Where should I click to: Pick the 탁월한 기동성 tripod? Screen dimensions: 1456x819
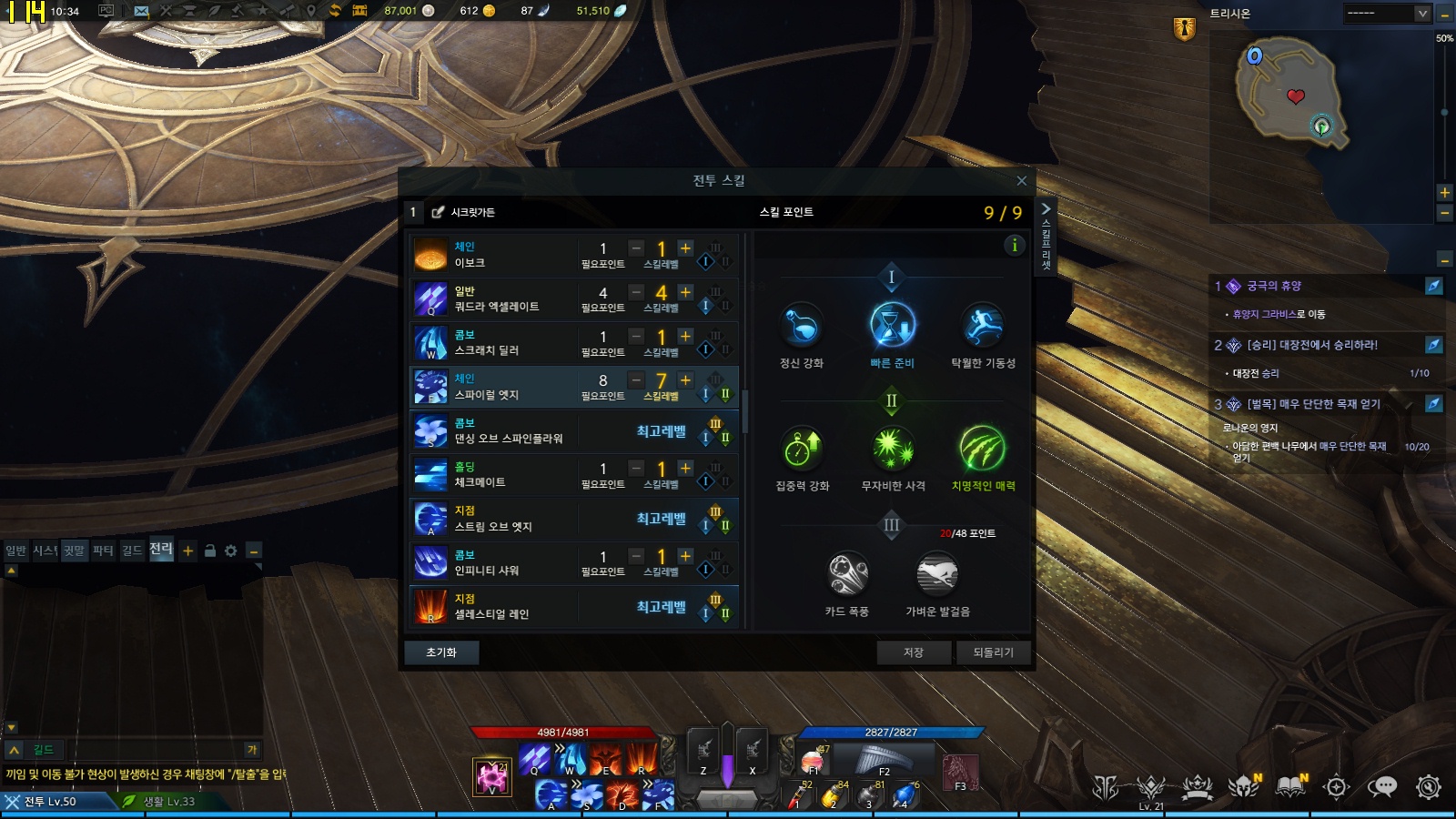[x=983, y=326]
